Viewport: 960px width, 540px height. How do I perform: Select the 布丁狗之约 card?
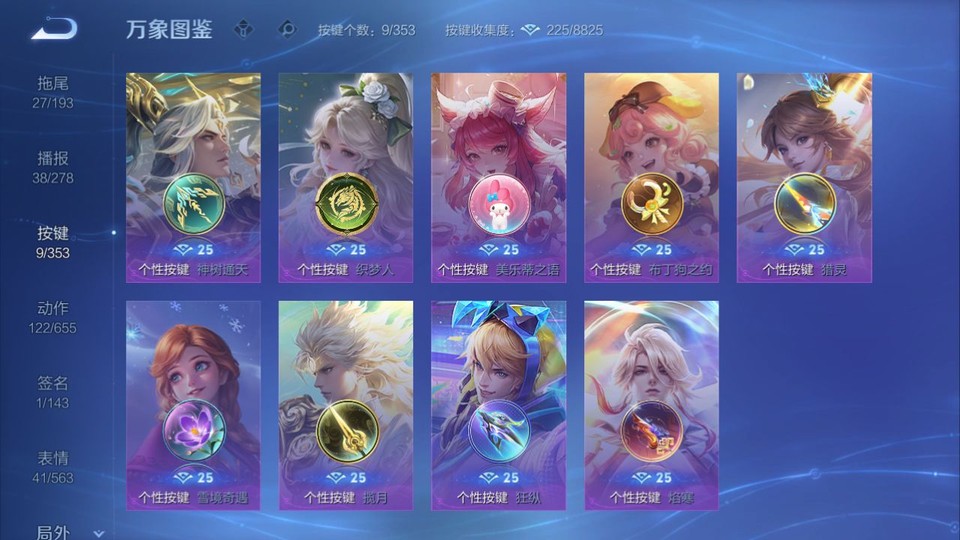pyautogui.click(x=651, y=177)
